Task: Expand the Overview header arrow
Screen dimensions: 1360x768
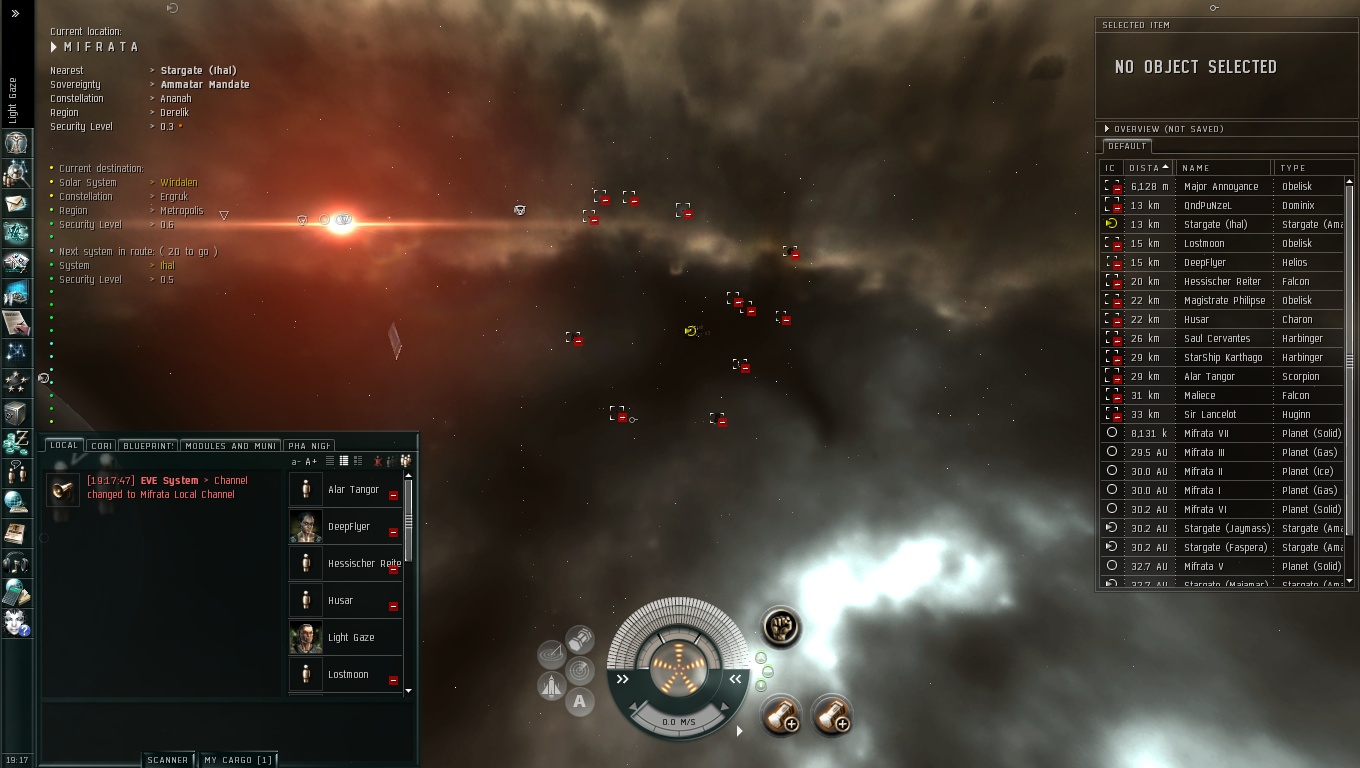Action: (x=1107, y=129)
